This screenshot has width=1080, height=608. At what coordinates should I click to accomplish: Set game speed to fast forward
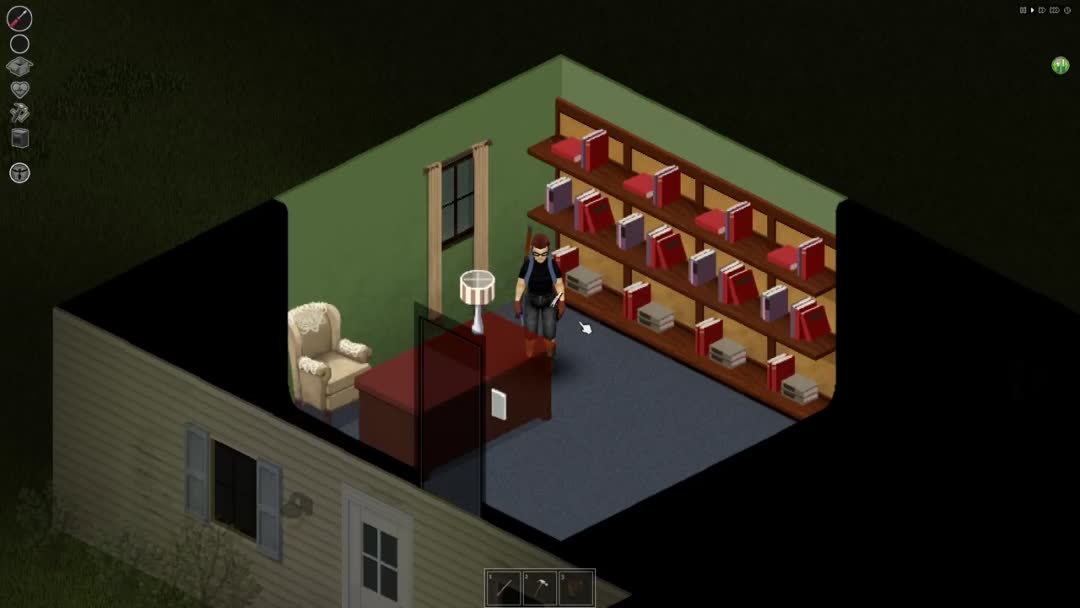point(1042,10)
